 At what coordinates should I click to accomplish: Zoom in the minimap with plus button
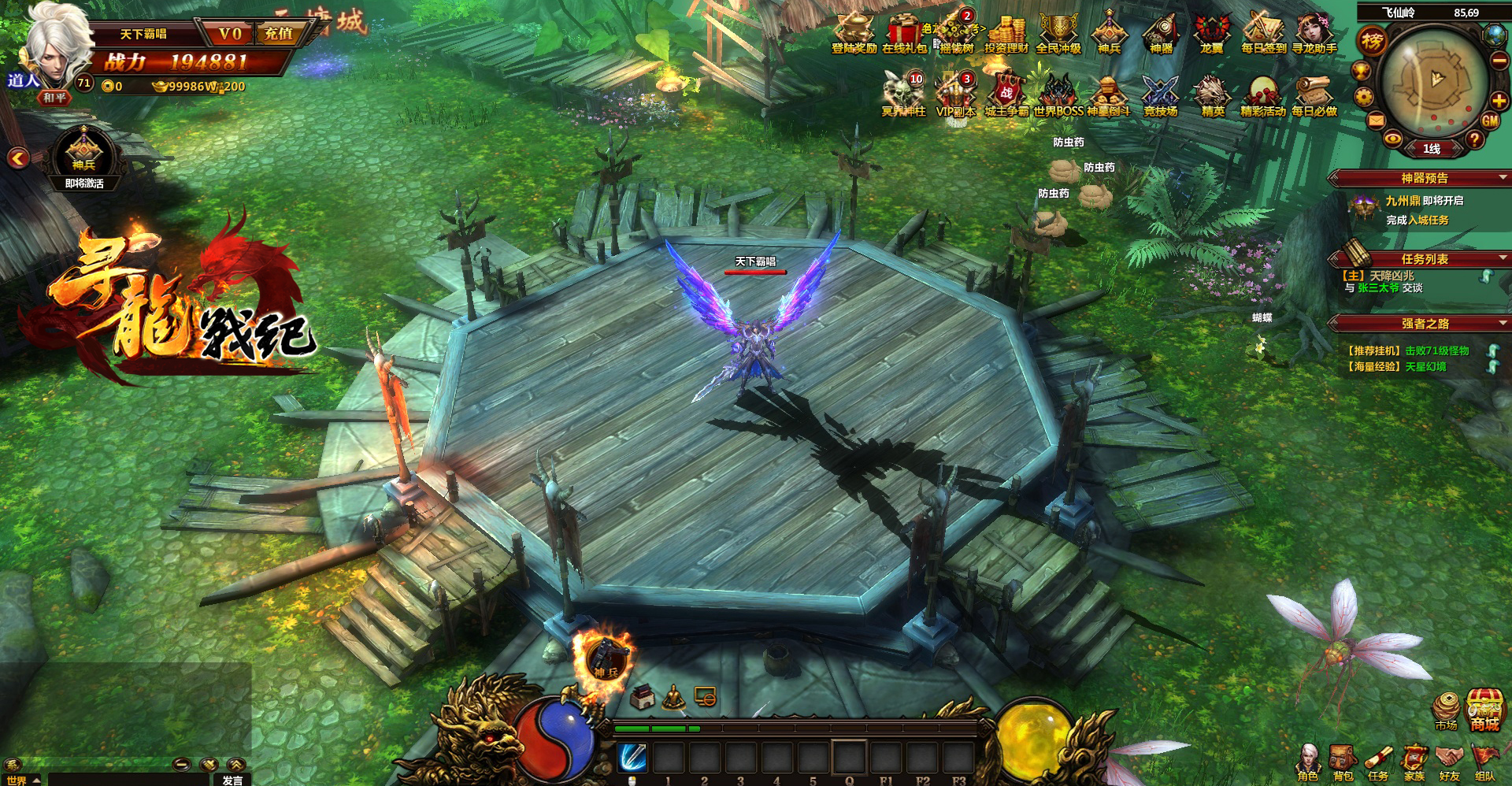[1499, 100]
